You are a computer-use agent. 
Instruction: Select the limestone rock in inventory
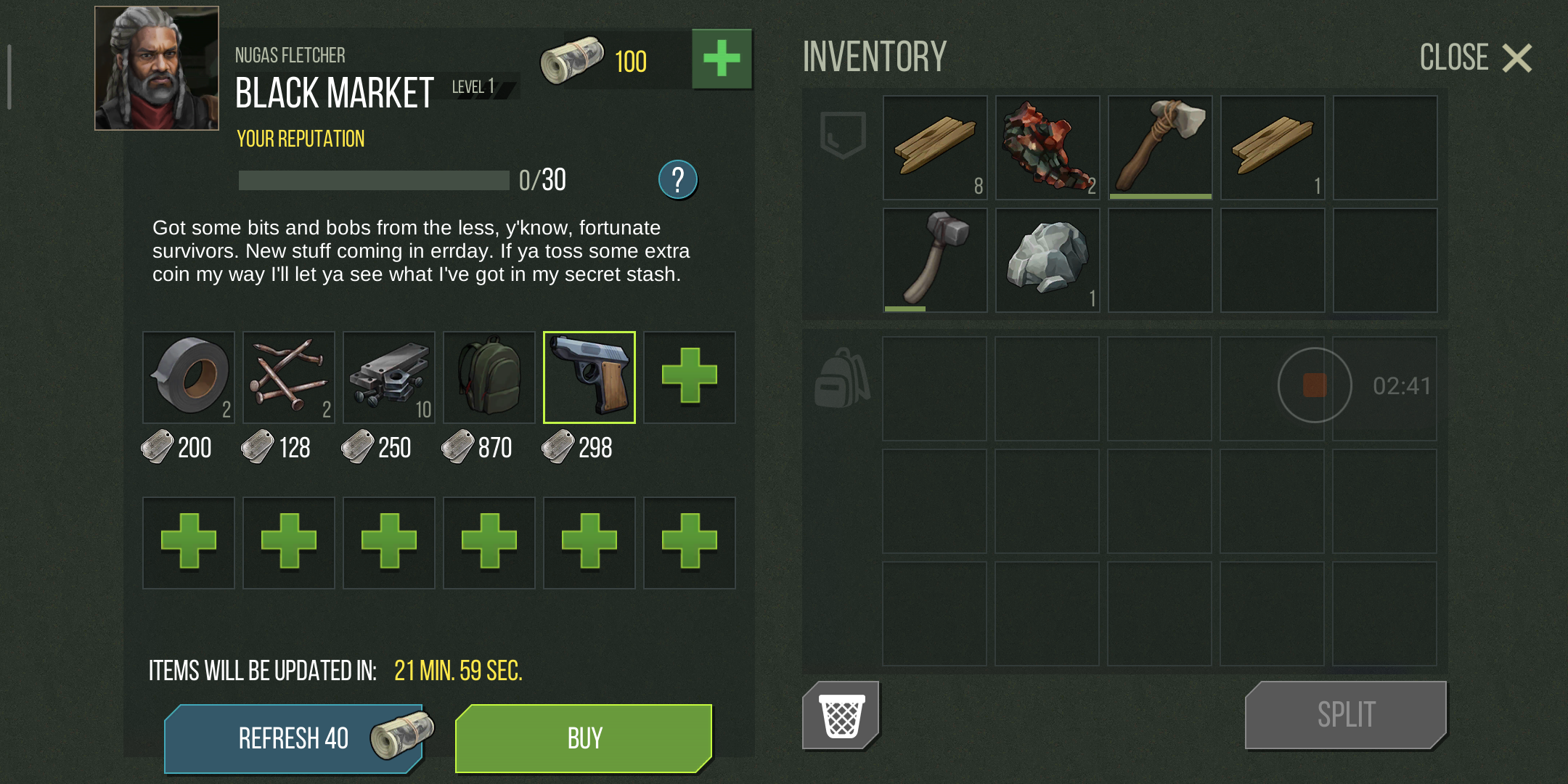click(x=1048, y=260)
